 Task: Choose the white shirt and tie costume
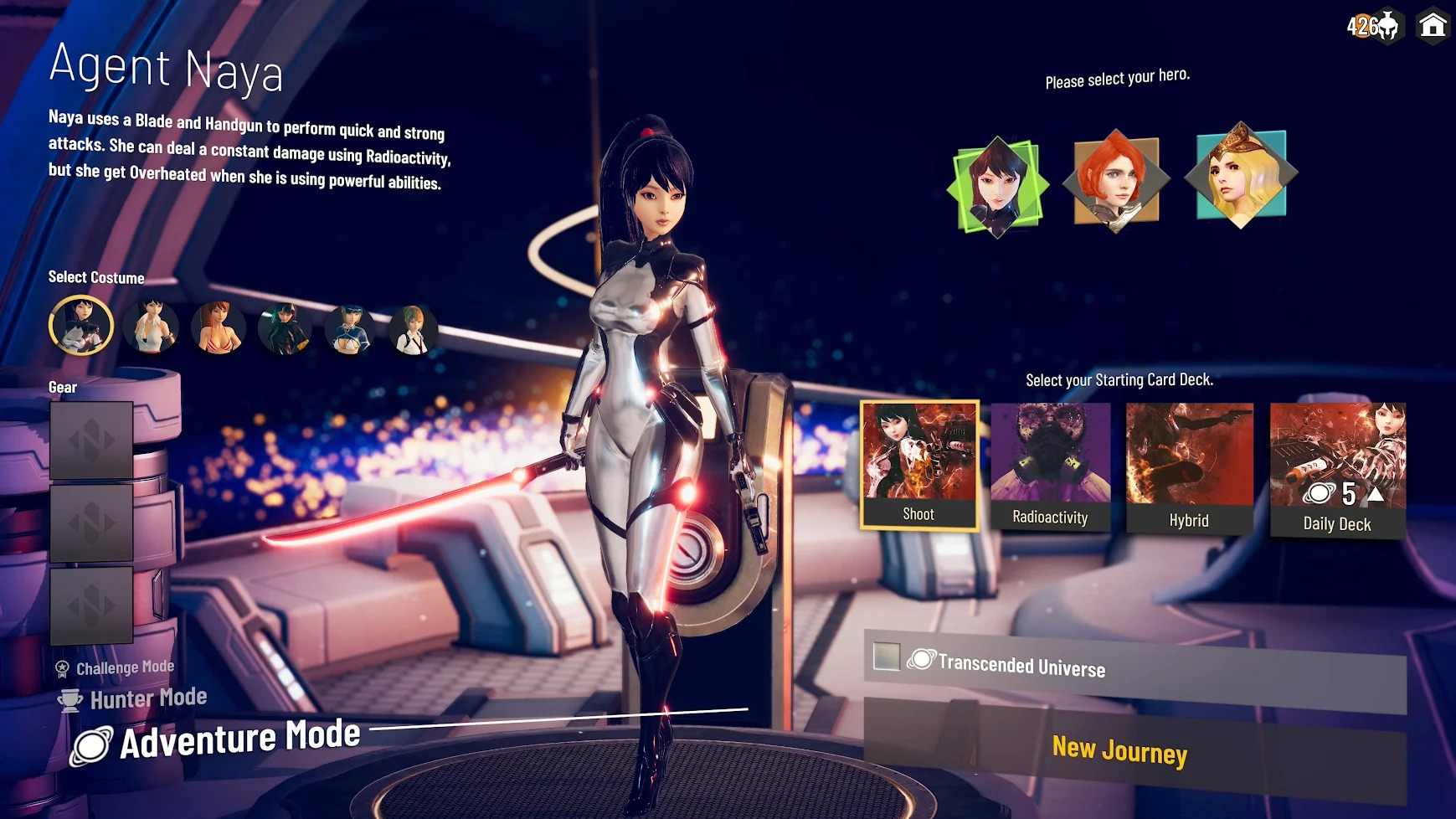(x=412, y=330)
